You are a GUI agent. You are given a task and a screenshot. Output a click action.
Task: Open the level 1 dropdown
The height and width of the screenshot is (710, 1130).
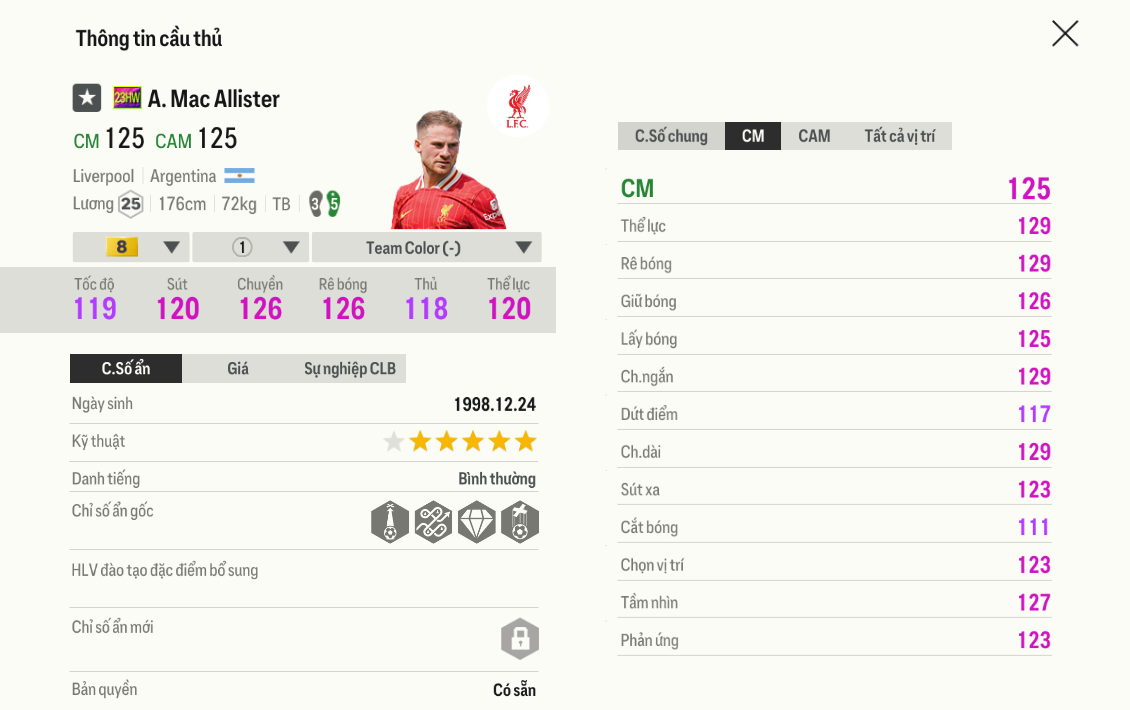tap(251, 247)
